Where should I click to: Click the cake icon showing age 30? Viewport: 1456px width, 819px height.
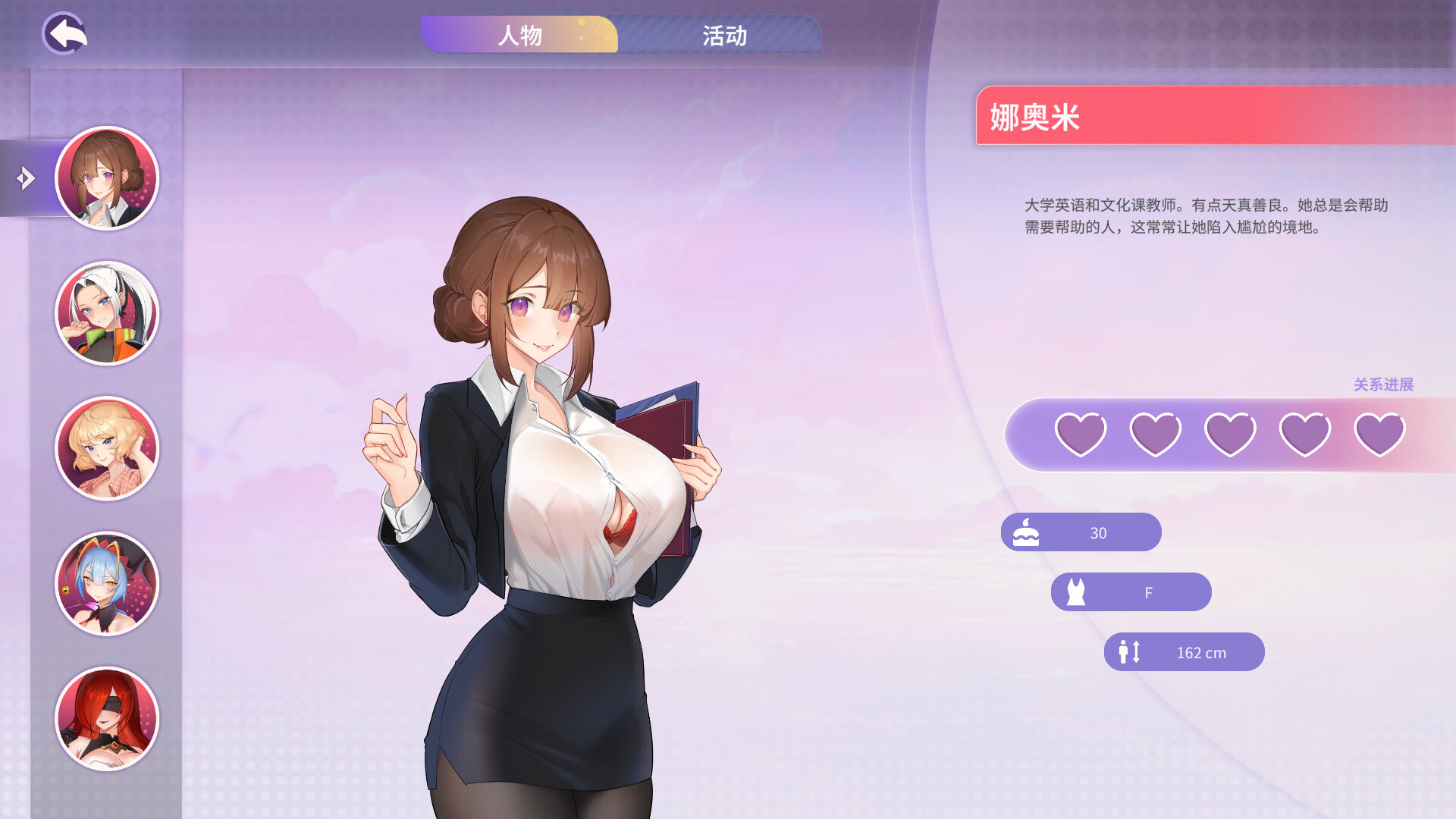pos(1025,532)
